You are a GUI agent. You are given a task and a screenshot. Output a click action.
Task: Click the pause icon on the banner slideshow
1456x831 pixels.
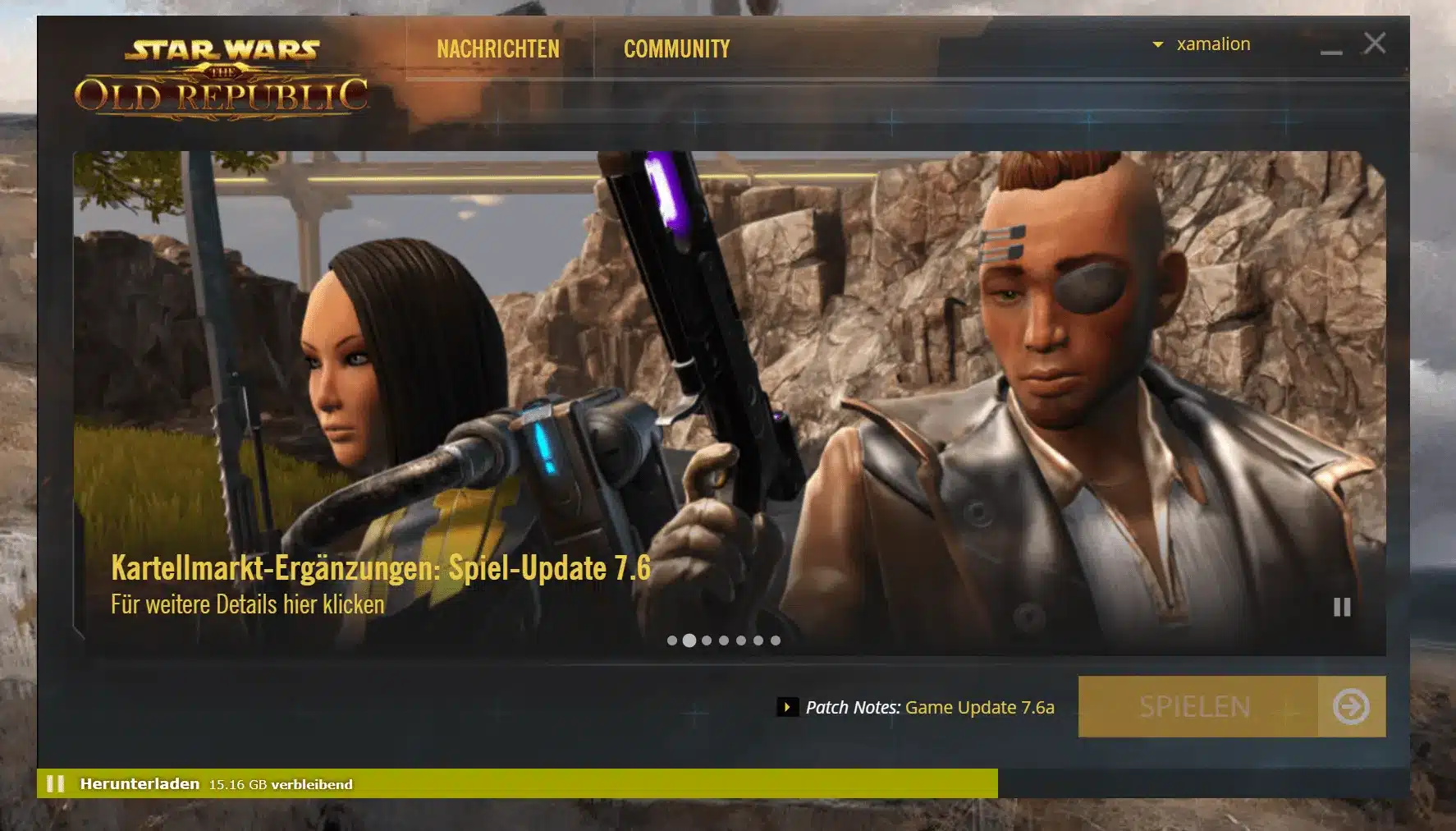[1343, 608]
